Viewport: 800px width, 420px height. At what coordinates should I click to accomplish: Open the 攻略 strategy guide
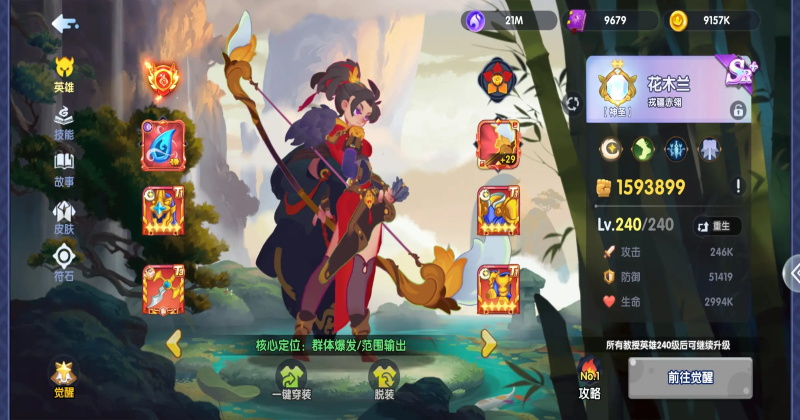coord(590,380)
